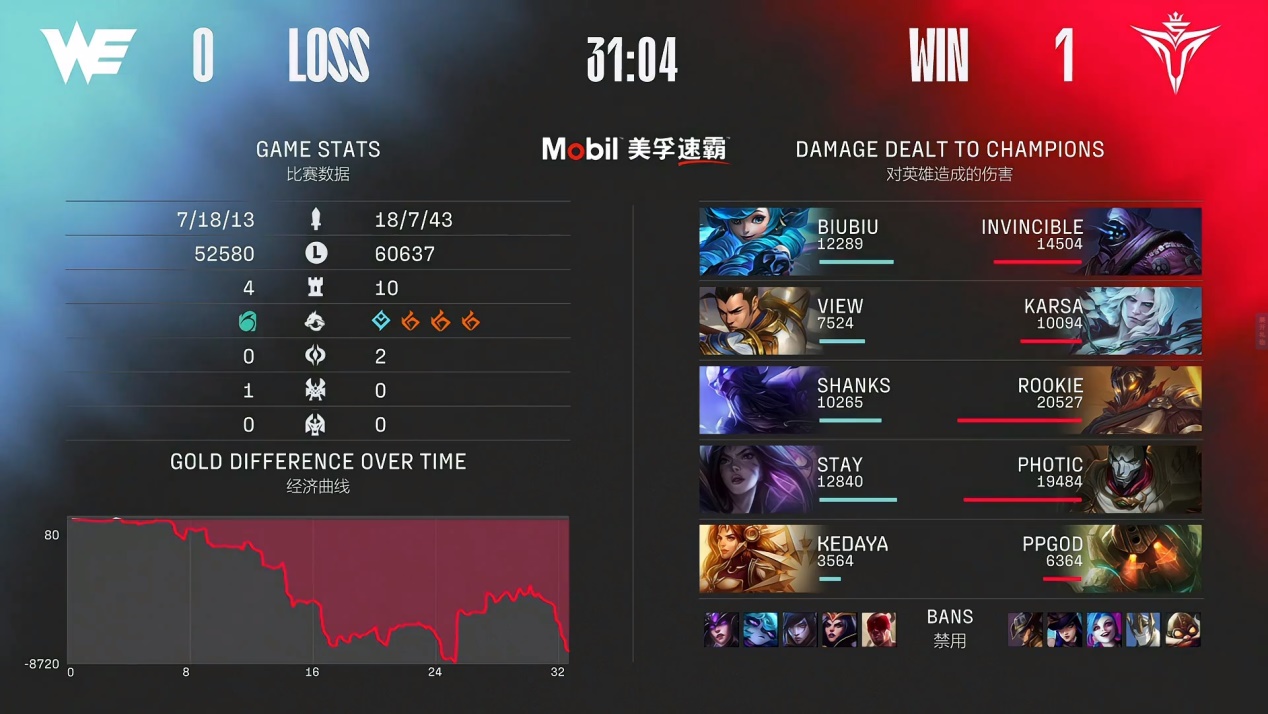Screen dimensions: 1268x714
Task: Select ROOKIE's champion portrait
Action: tap(1144, 400)
